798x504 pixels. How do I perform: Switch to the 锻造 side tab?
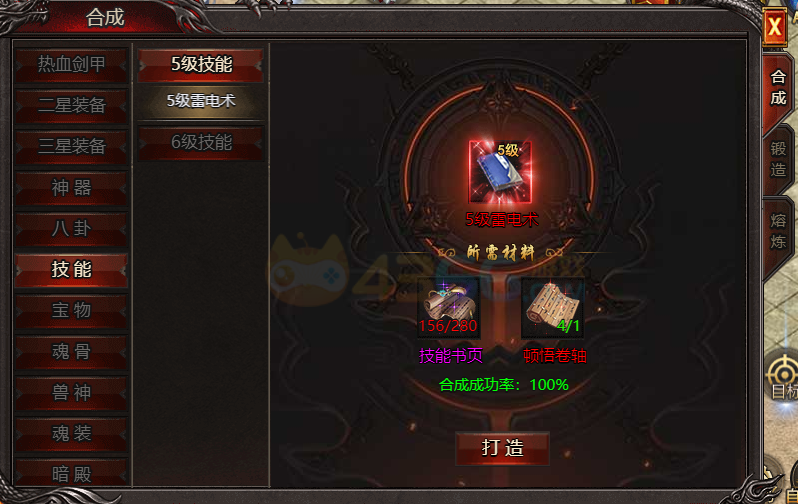778,159
